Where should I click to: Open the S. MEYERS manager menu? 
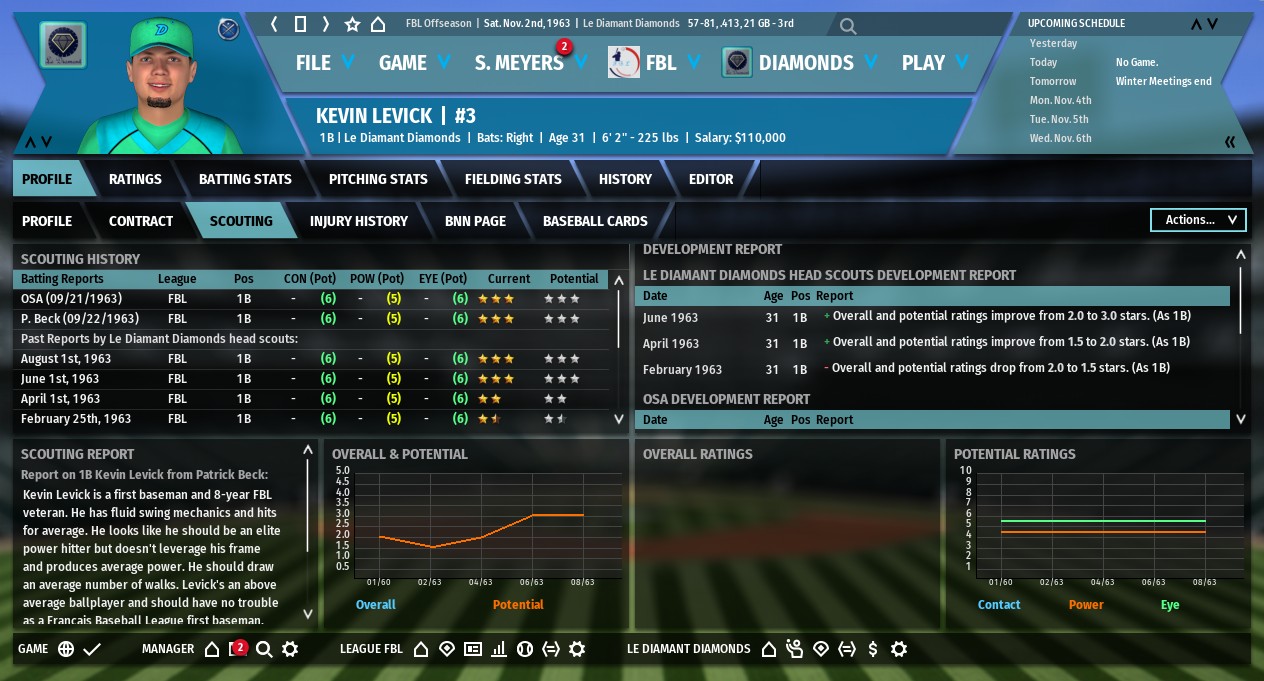tap(530, 62)
